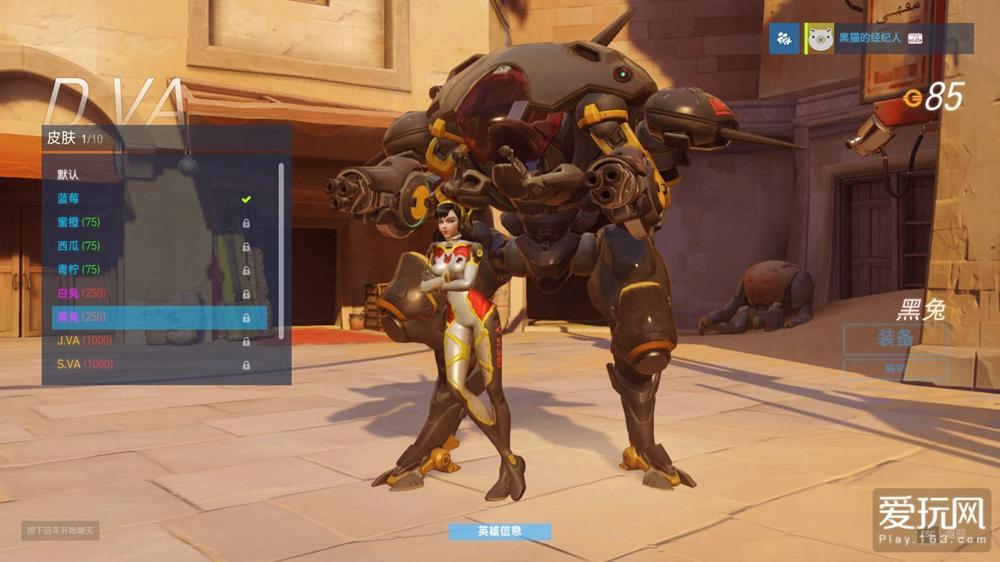This screenshot has height=562, width=1000.
Task: Open the social group icon
Action: coord(785,39)
